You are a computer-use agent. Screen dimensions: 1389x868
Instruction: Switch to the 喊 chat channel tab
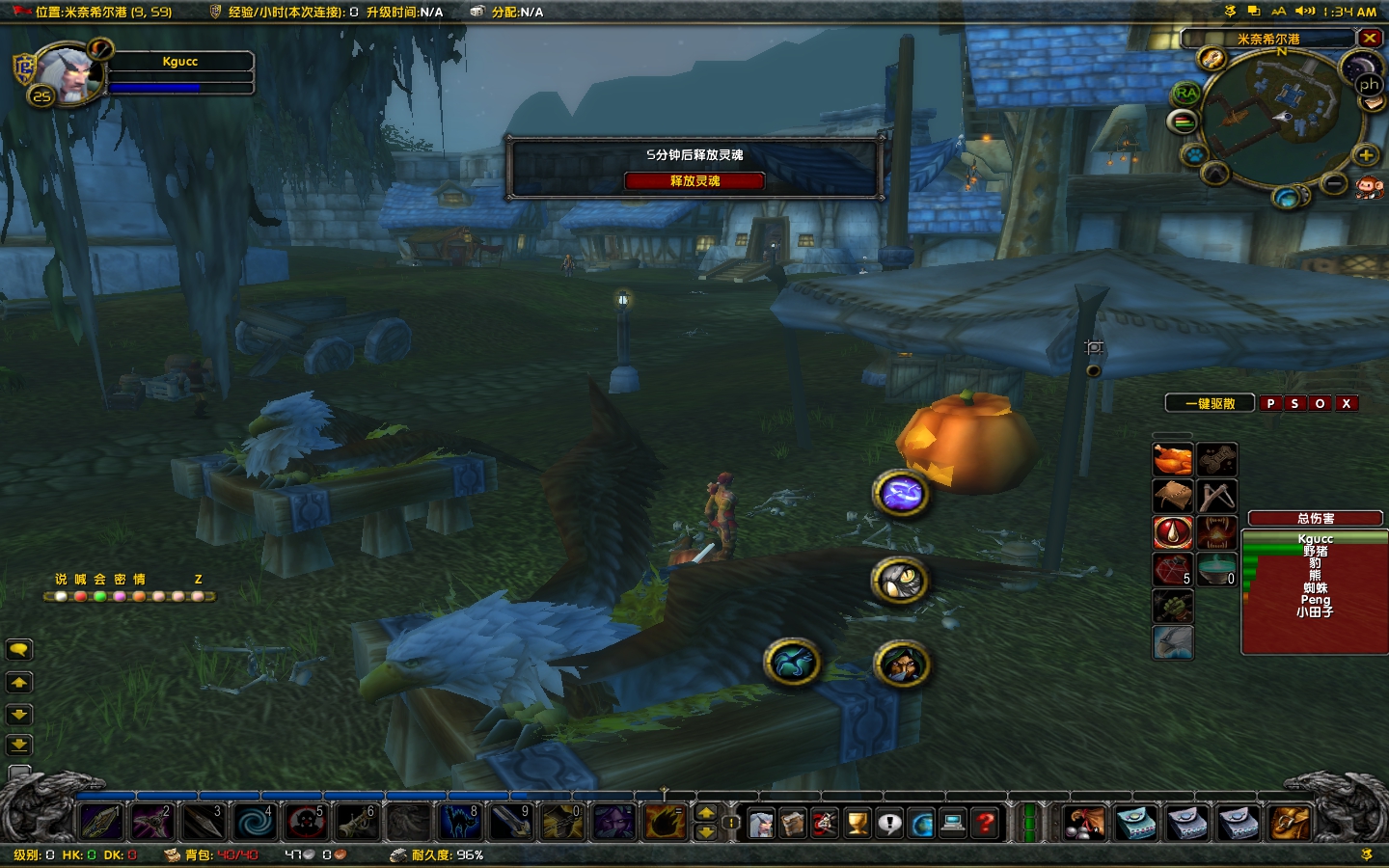click(x=79, y=580)
